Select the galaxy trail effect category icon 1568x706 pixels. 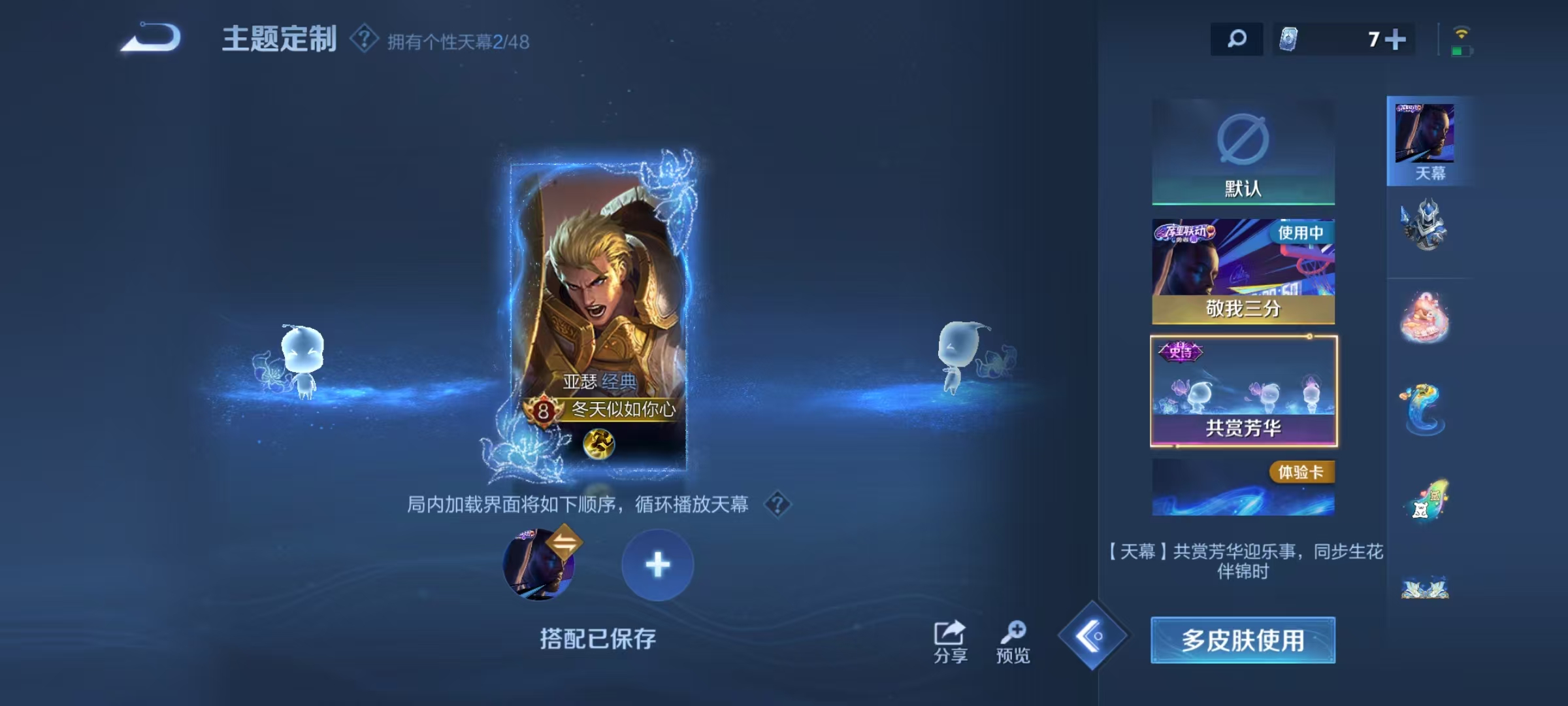1426,500
